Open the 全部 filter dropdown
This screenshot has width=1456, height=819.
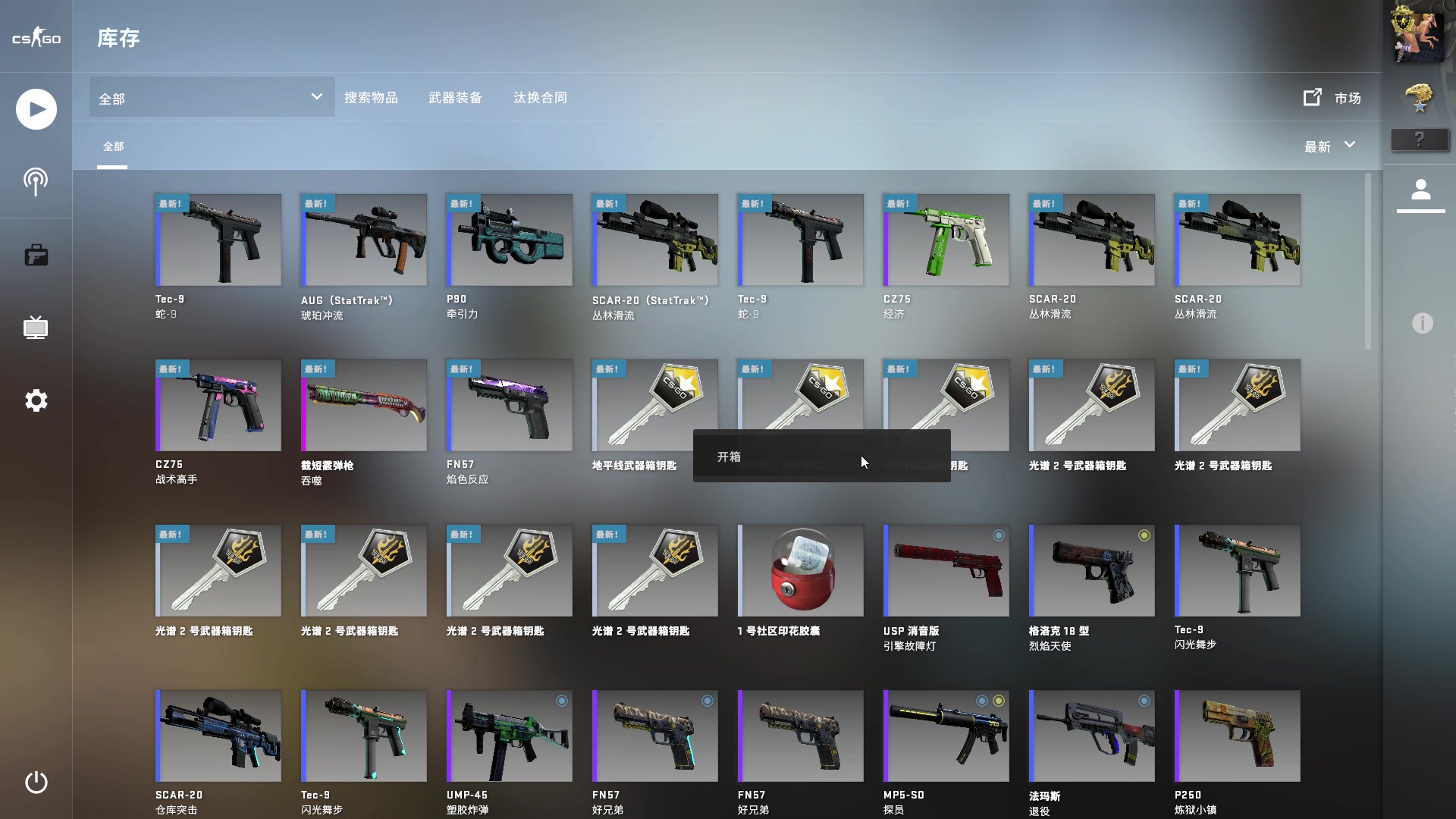click(x=211, y=97)
